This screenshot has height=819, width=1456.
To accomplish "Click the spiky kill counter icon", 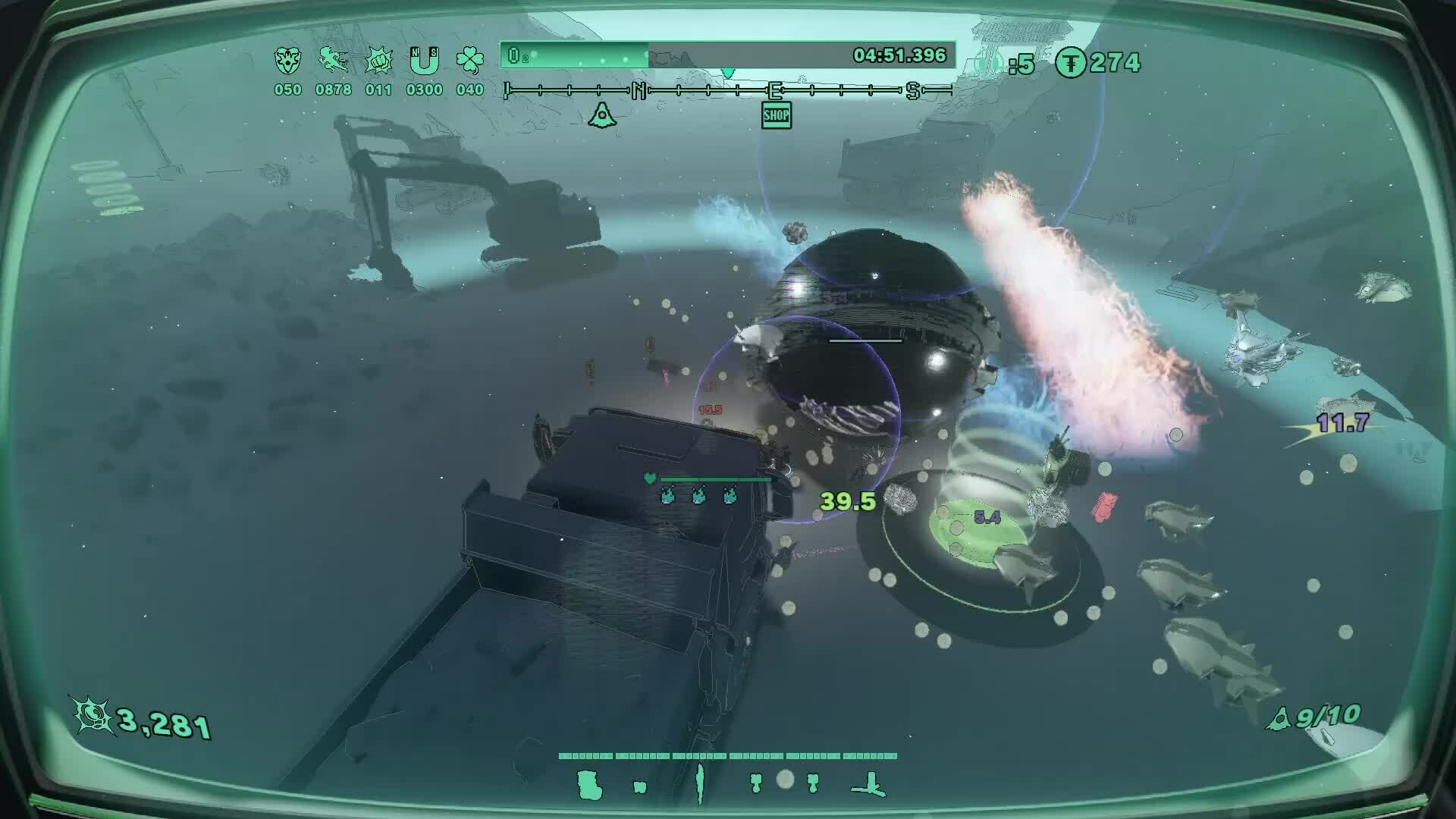I will coord(93,714).
